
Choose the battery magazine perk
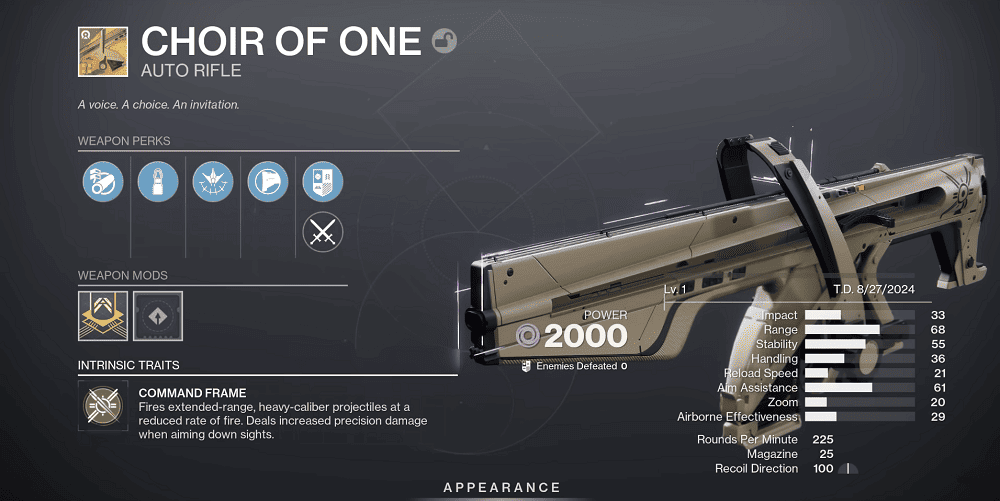(x=158, y=182)
